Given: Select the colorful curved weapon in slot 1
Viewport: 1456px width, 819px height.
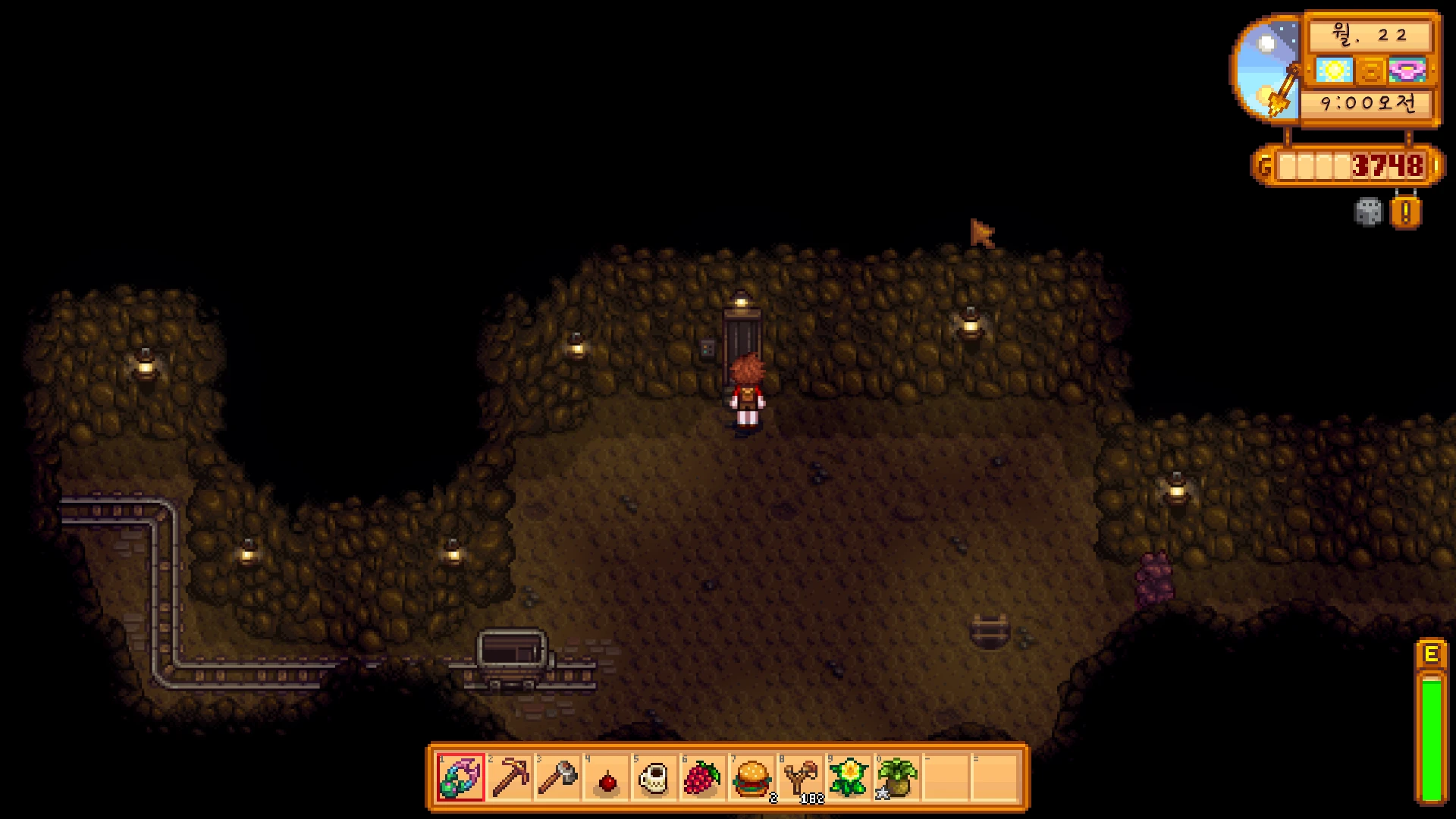Looking at the screenshot, I should click(460, 777).
